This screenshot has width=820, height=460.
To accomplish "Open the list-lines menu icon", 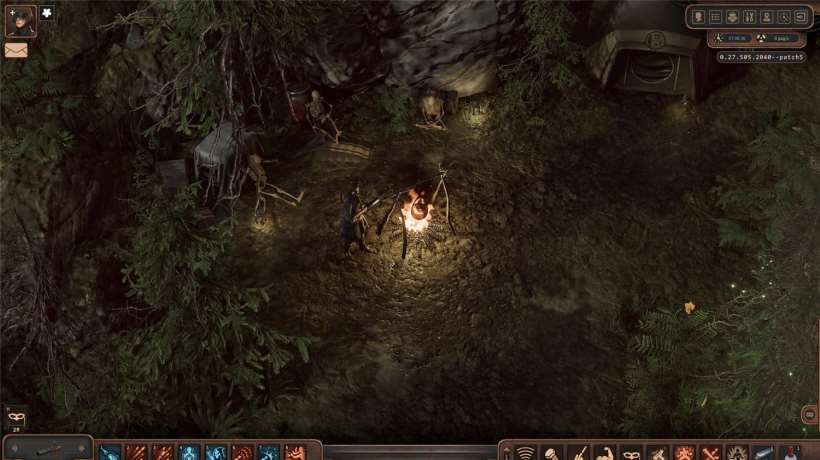I will [x=716, y=17].
